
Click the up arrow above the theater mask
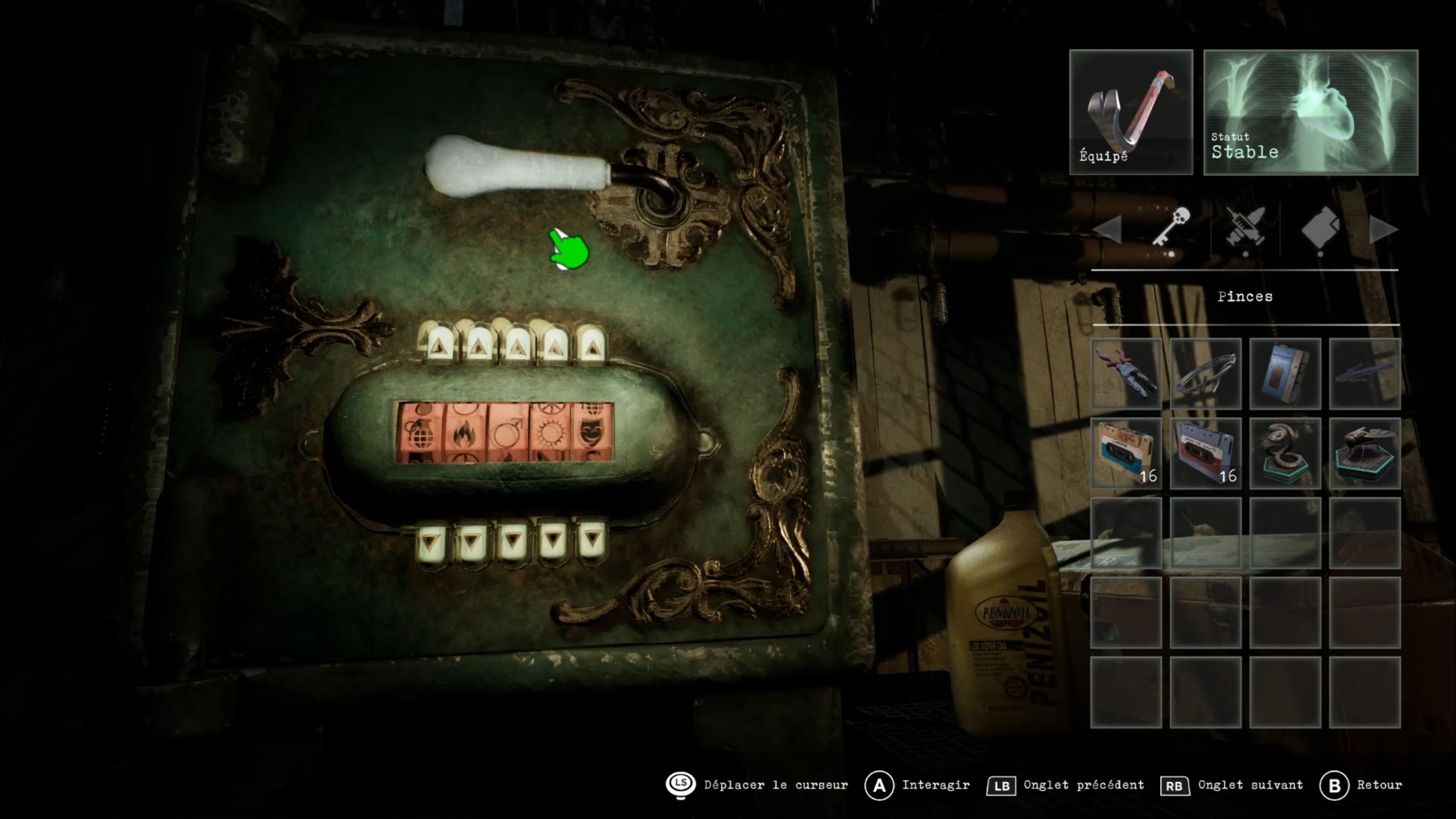point(592,344)
